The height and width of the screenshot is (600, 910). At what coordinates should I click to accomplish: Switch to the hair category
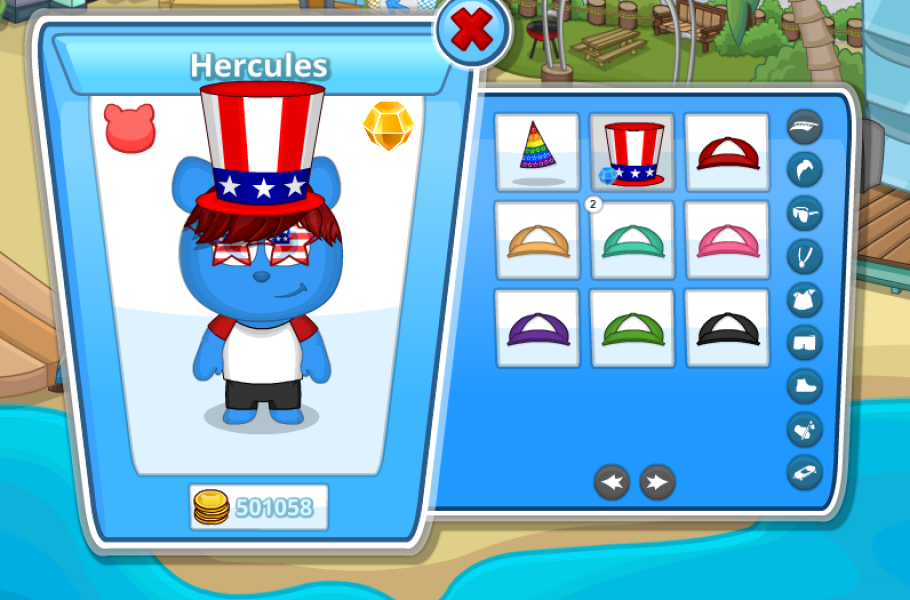click(804, 169)
